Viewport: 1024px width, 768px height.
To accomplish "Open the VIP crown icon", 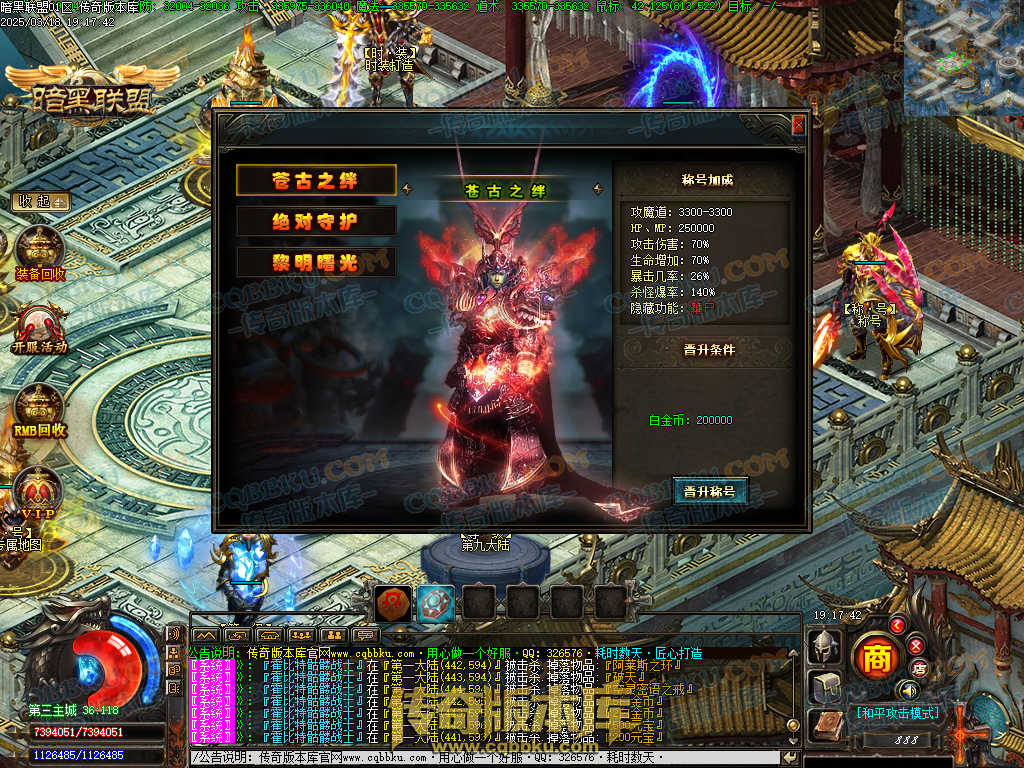I will point(38,492).
